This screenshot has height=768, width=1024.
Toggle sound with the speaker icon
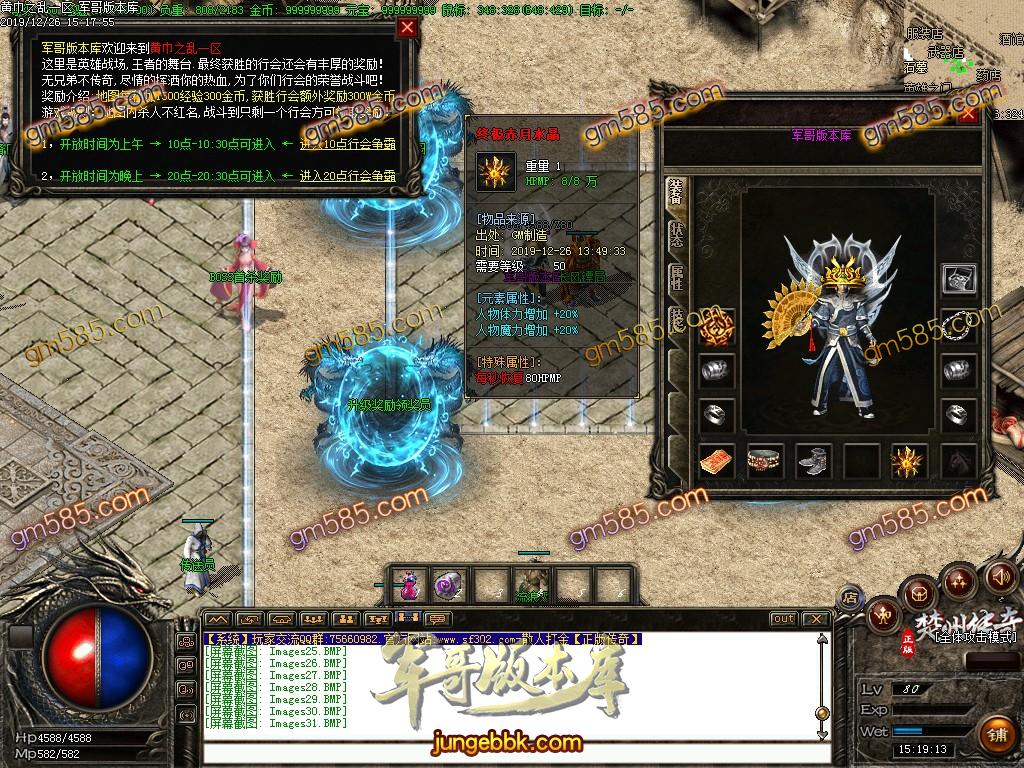pos(1000,576)
